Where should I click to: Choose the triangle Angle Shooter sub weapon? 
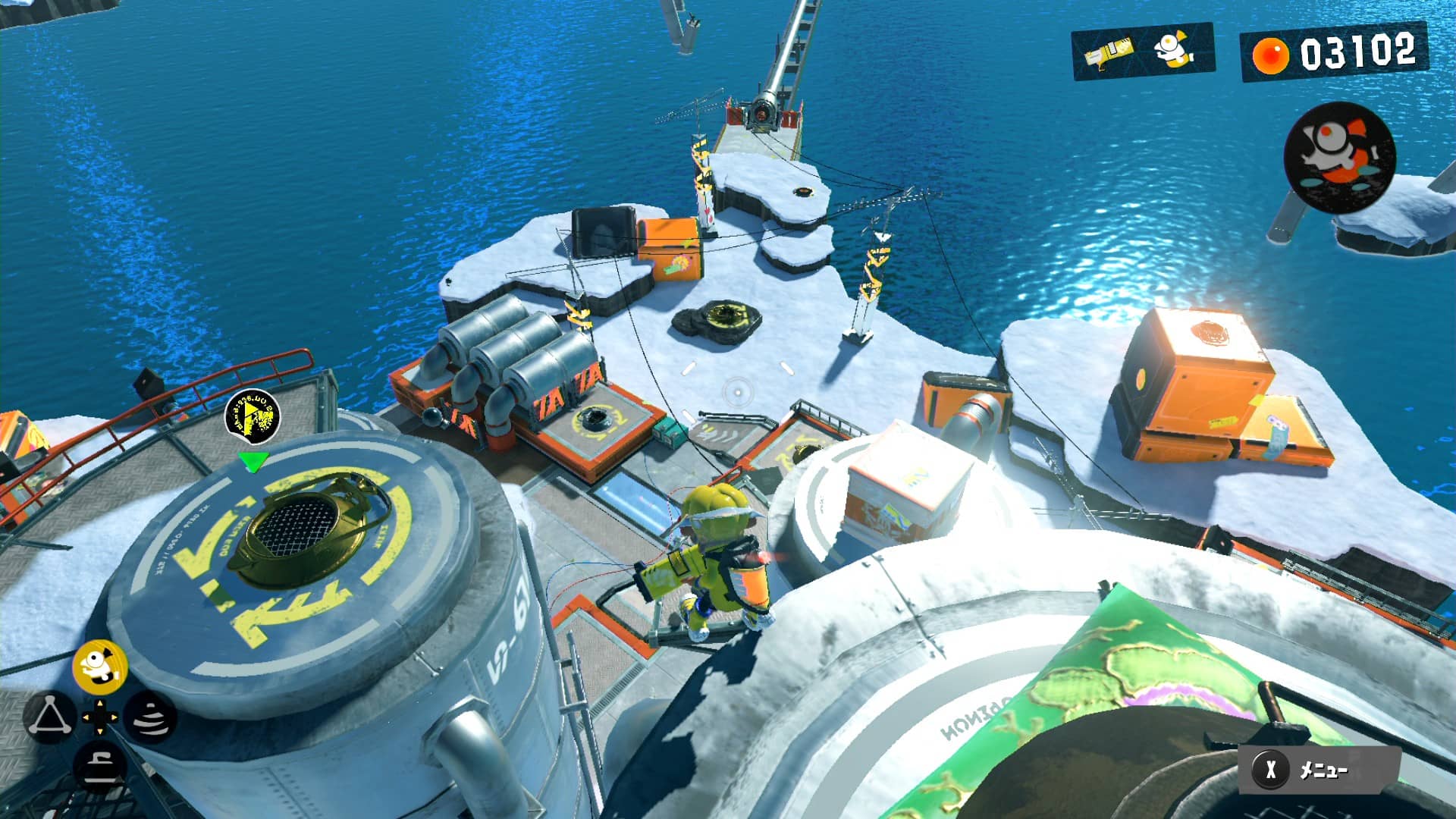click(x=50, y=717)
